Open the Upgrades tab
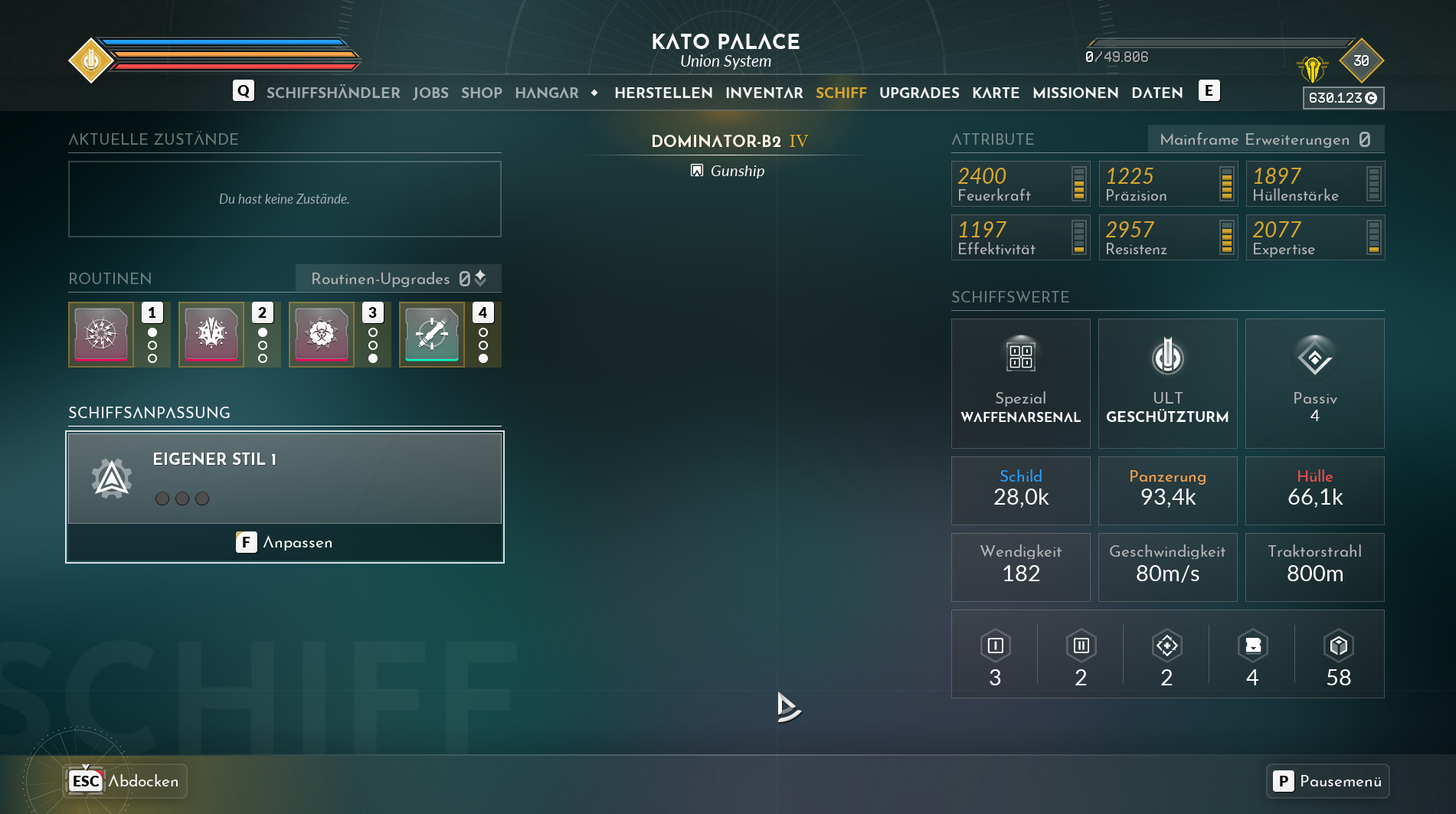This screenshot has width=1456, height=814. point(919,93)
